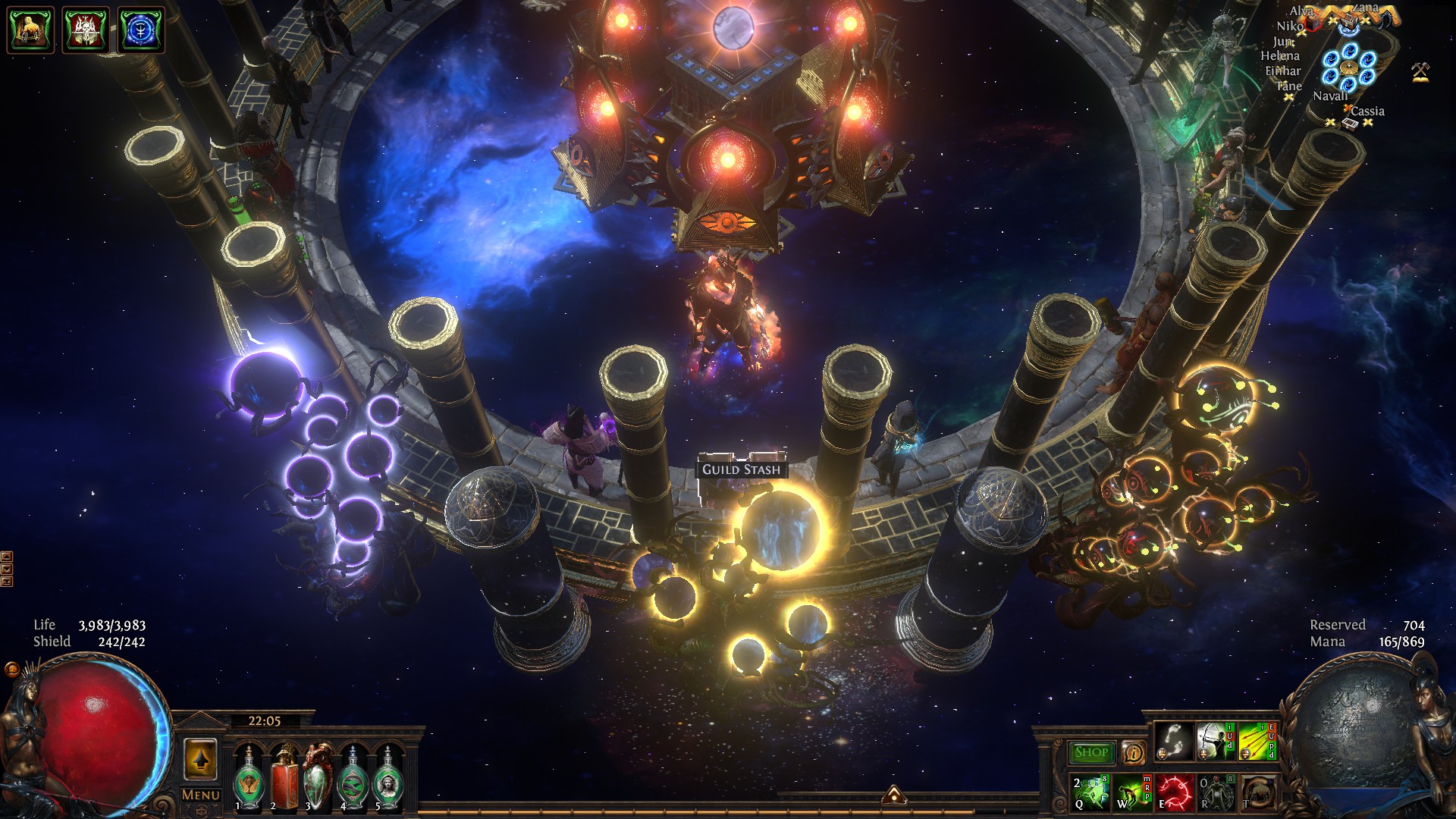This screenshot has width=1456, height=819.
Task: Open the orange info speech-bubble button
Action: coord(1133,752)
